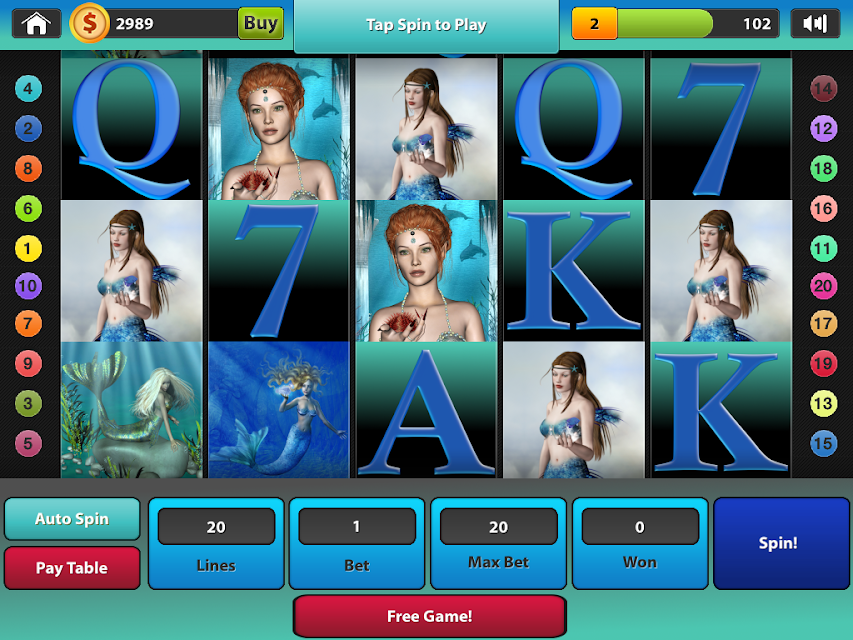Toggle the sound speaker icon
The width and height of the screenshot is (853, 640).
tap(815, 23)
